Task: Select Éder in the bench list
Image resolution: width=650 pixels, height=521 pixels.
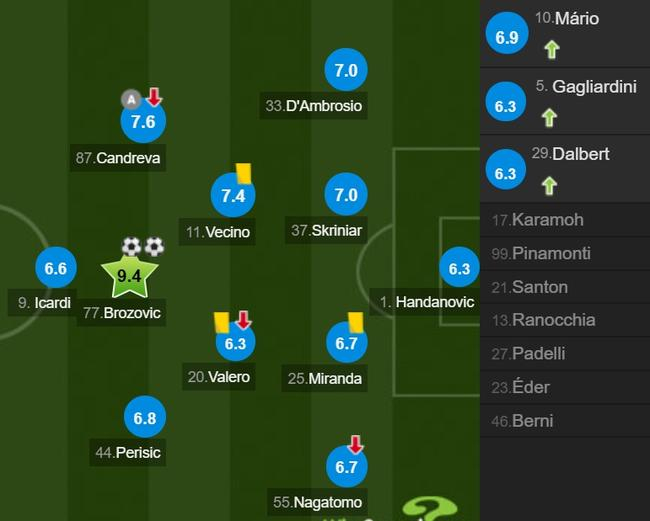Action: click(565, 387)
